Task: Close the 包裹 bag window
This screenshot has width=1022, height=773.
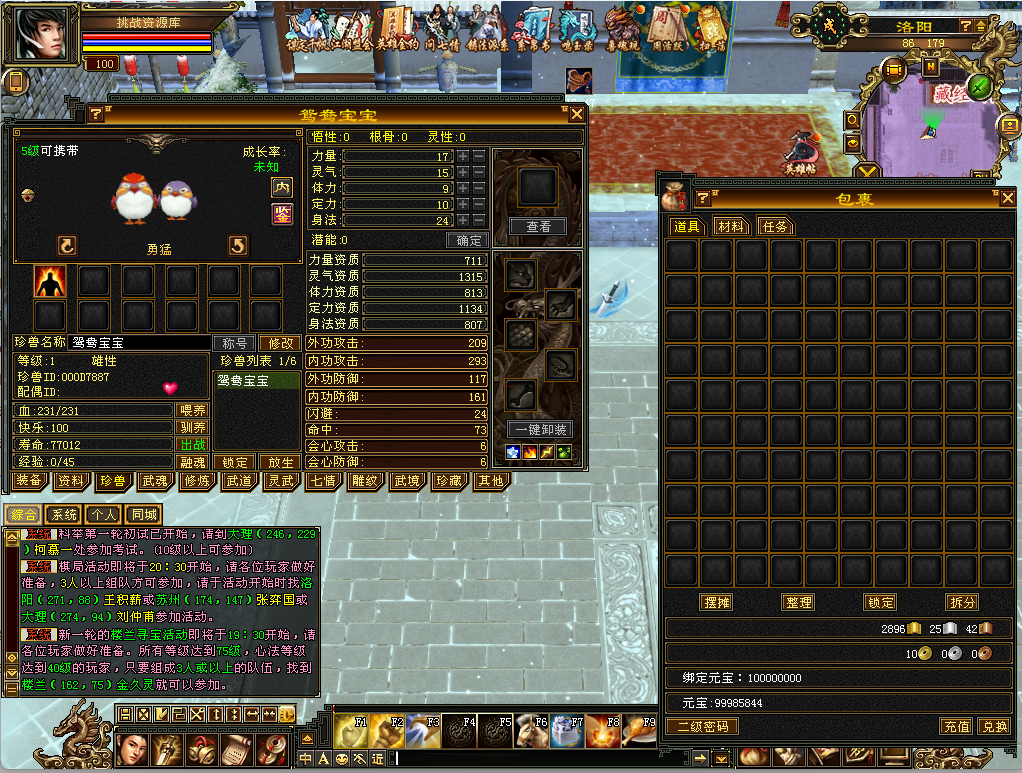Action: coord(1008,198)
